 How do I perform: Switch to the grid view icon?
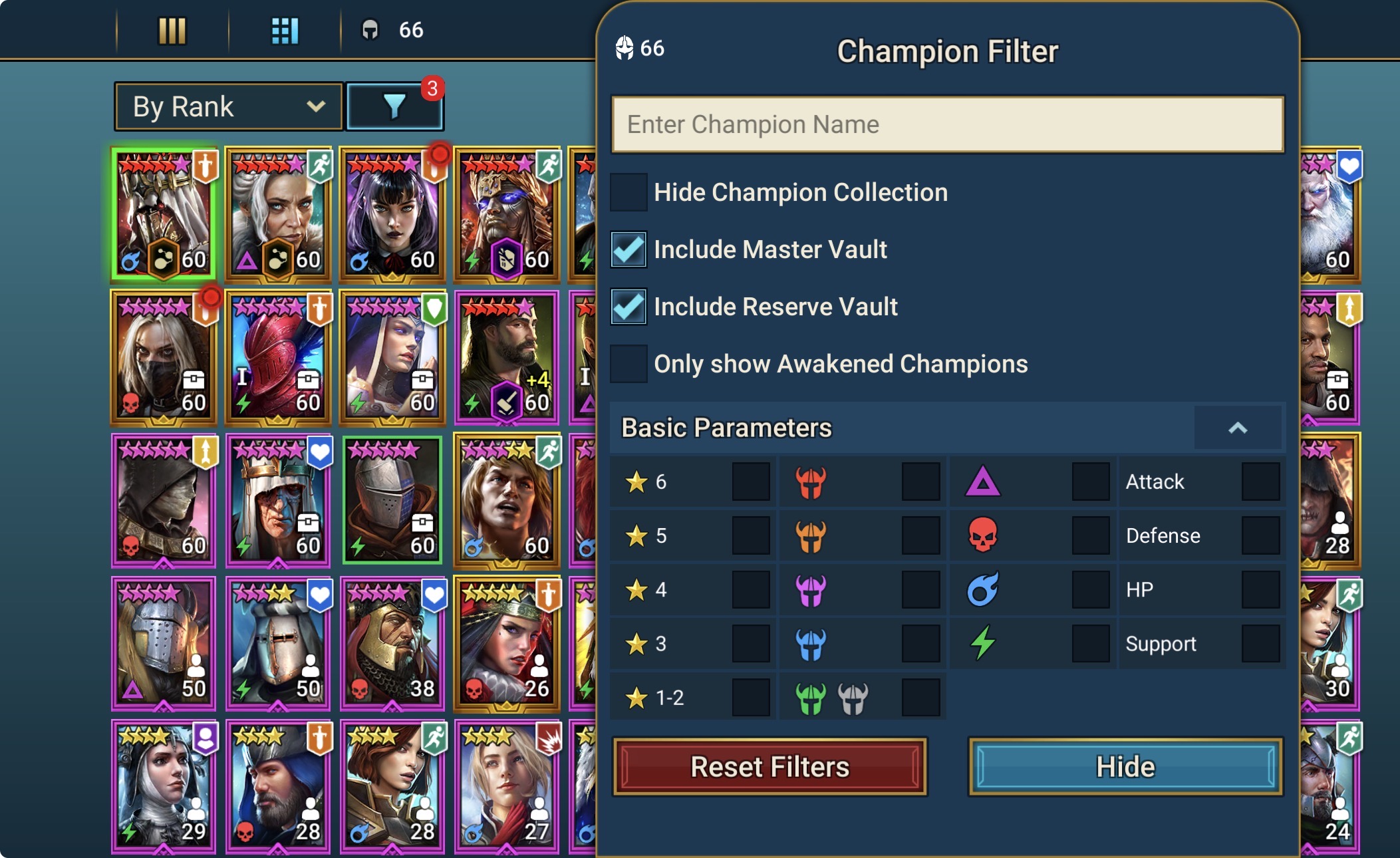(285, 31)
